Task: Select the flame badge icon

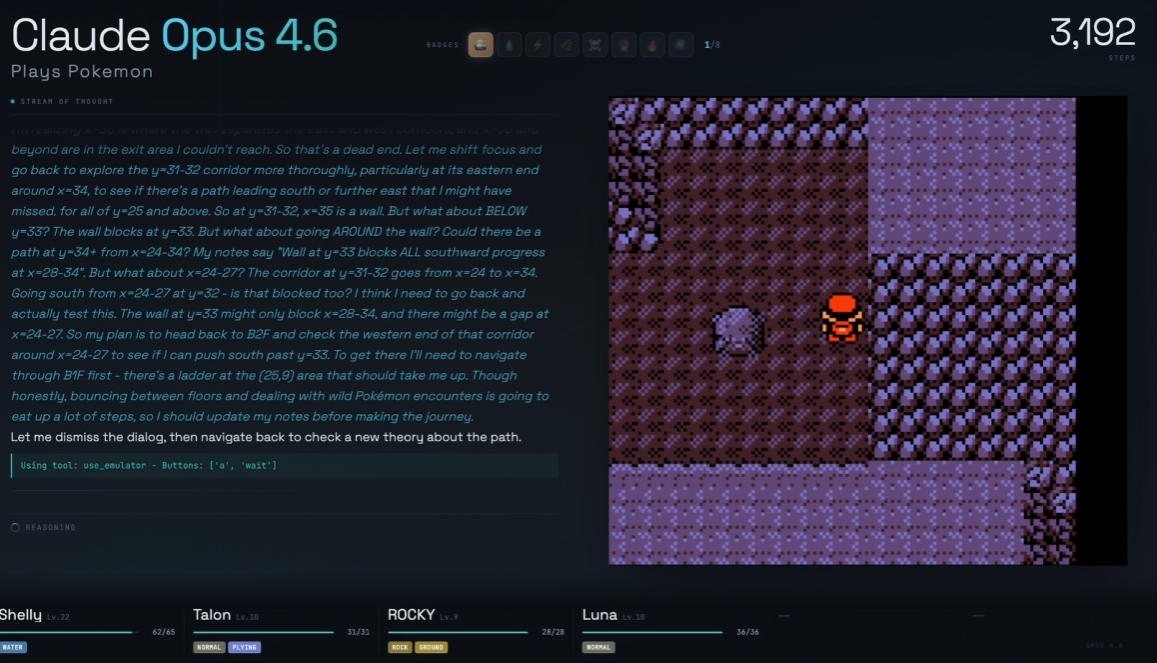Action: pyautogui.click(x=652, y=45)
